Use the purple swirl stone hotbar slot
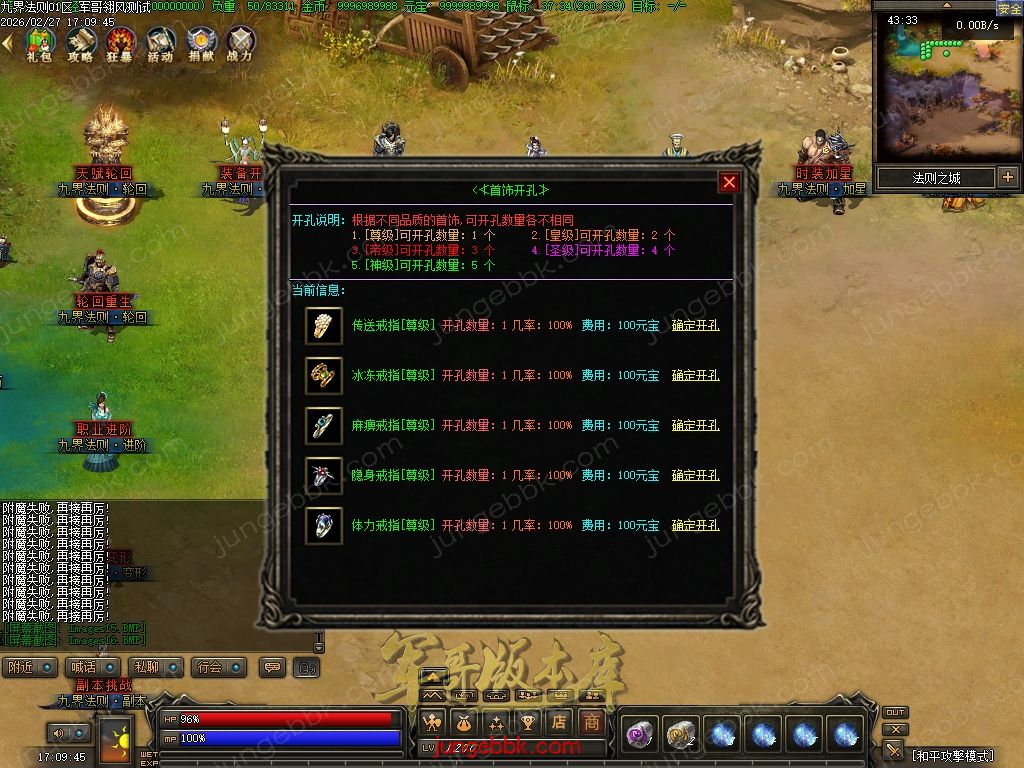This screenshot has width=1024, height=768. 638,735
